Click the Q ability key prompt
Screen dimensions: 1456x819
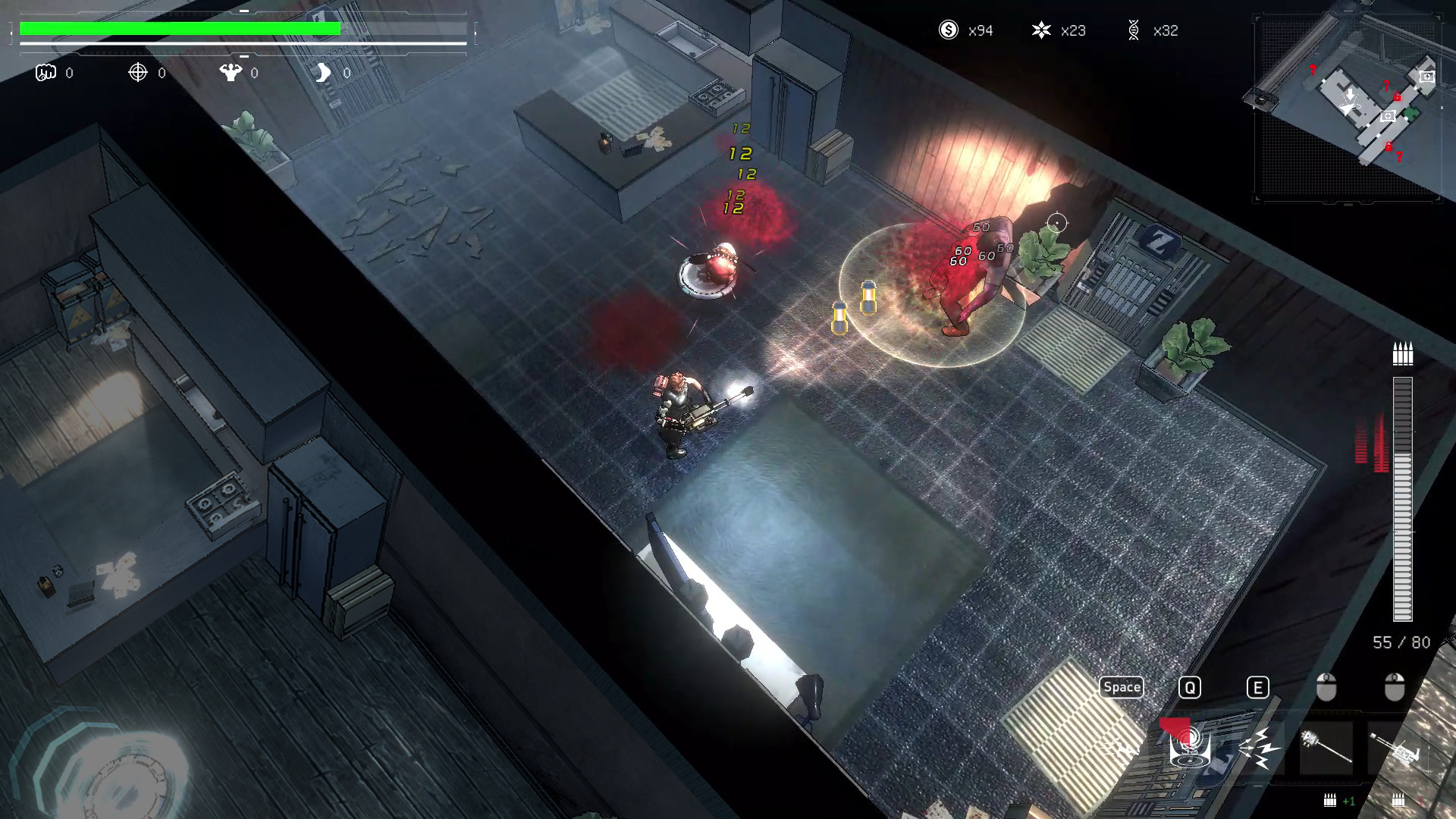[1190, 687]
